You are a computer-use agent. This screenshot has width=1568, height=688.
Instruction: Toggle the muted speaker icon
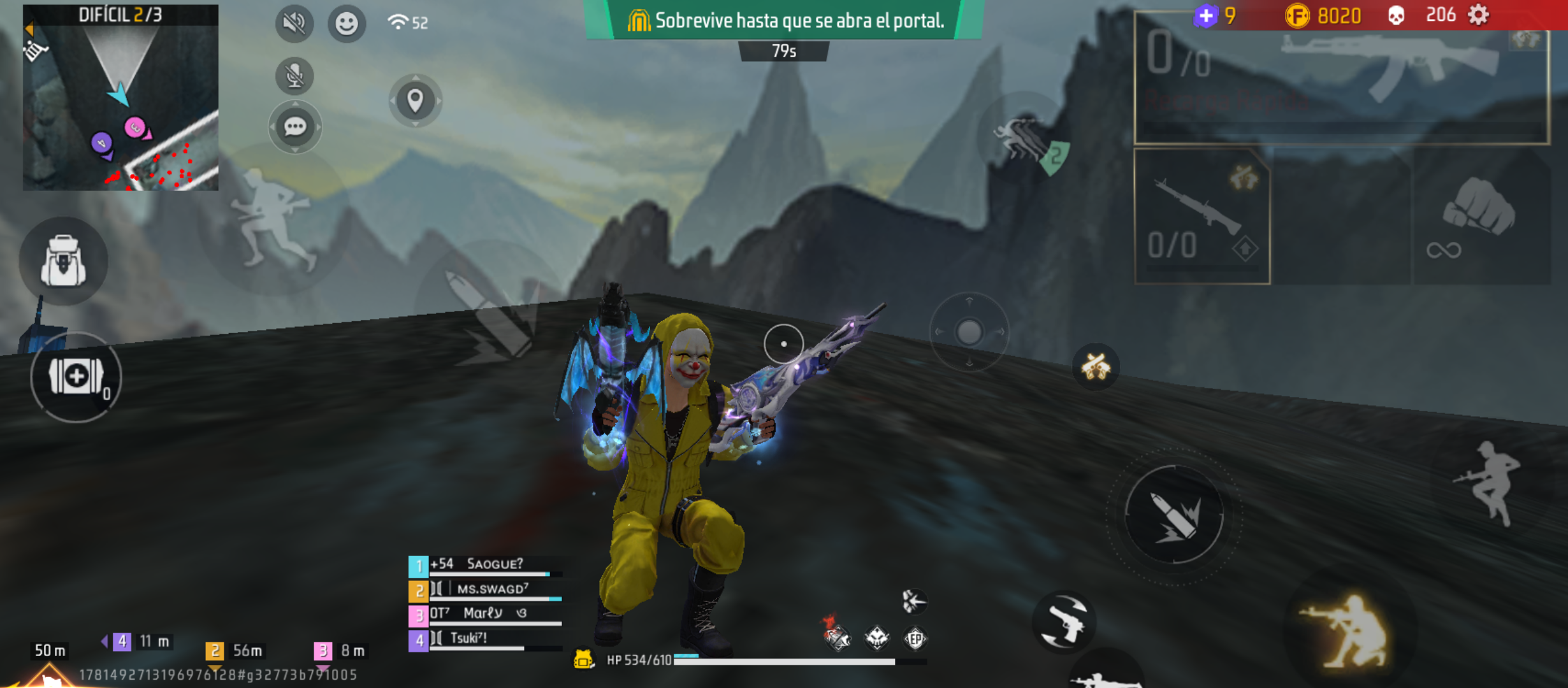[294, 24]
